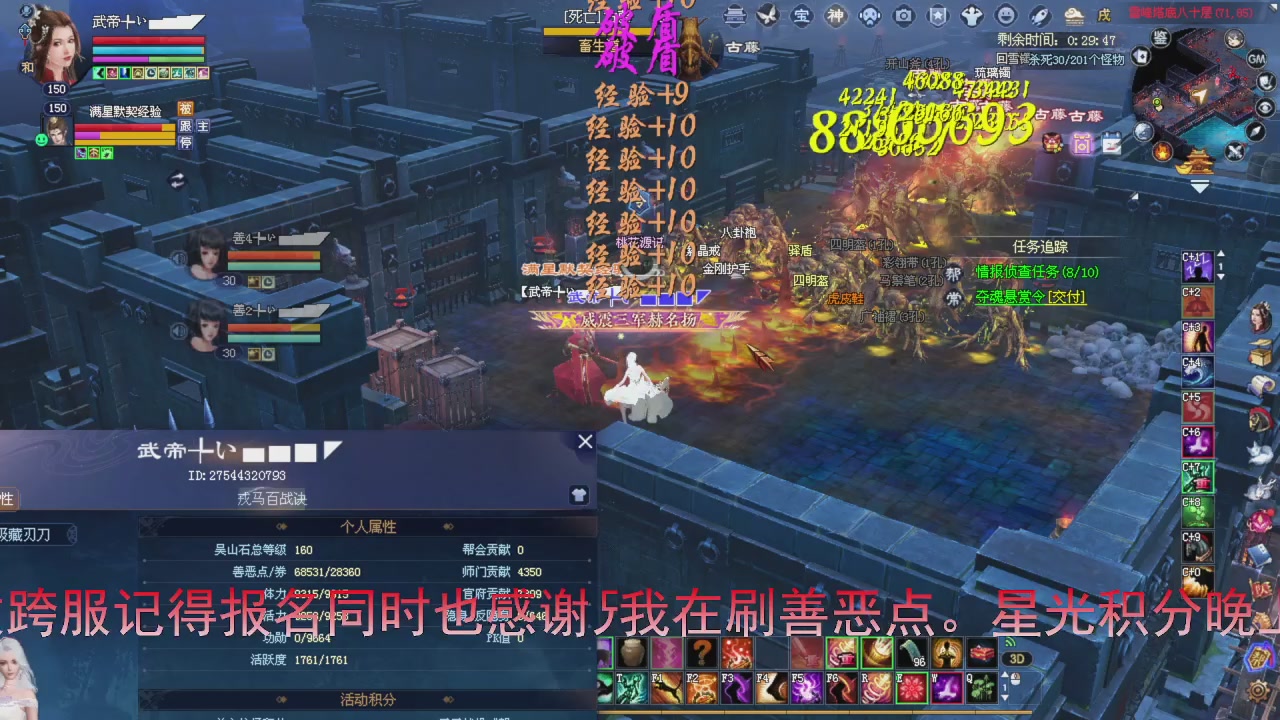Click the smiley social icon near top right

click(1004, 16)
